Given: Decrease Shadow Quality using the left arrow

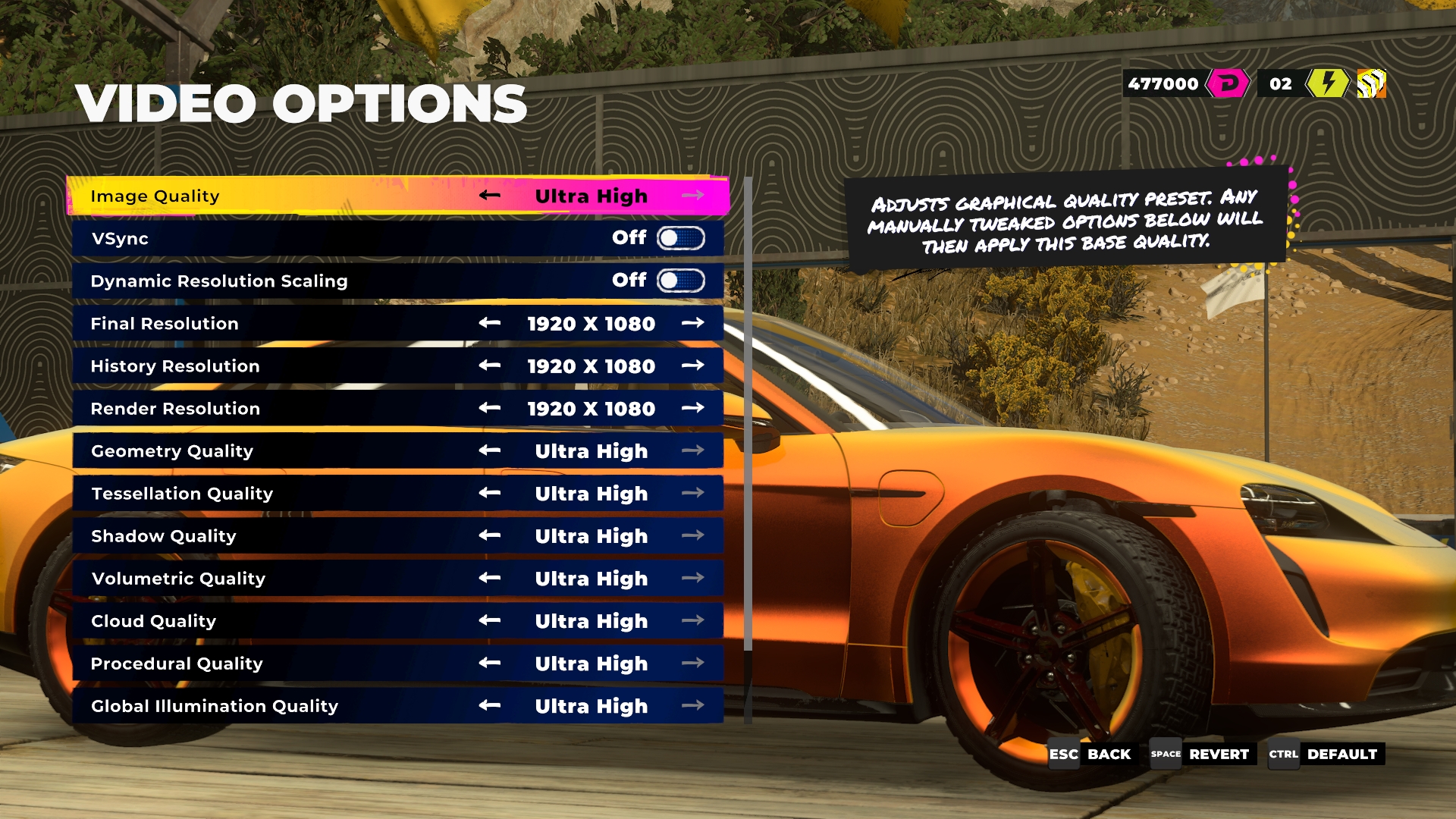Looking at the screenshot, I should 490,535.
